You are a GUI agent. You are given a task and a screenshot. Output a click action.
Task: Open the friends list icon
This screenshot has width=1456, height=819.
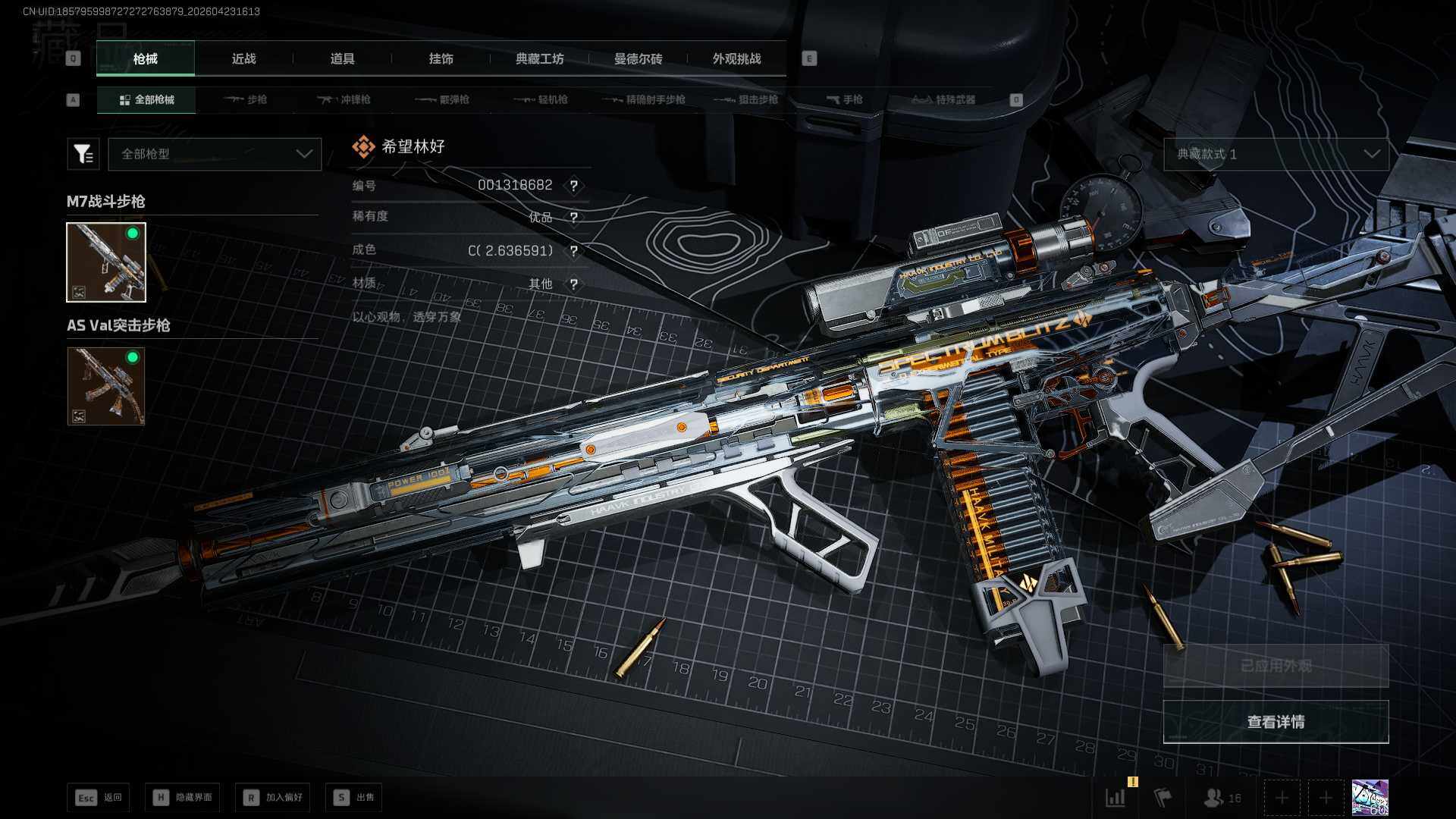pos(1222,798)
